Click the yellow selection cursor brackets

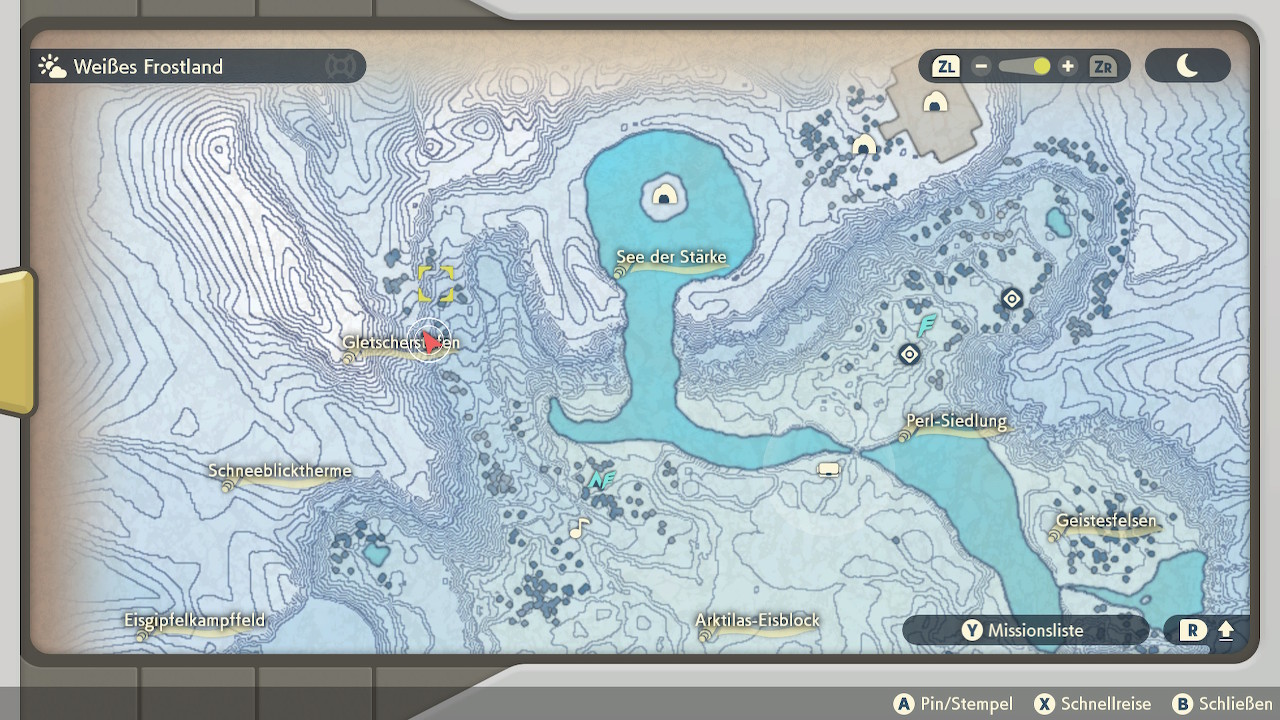point(436,284)
